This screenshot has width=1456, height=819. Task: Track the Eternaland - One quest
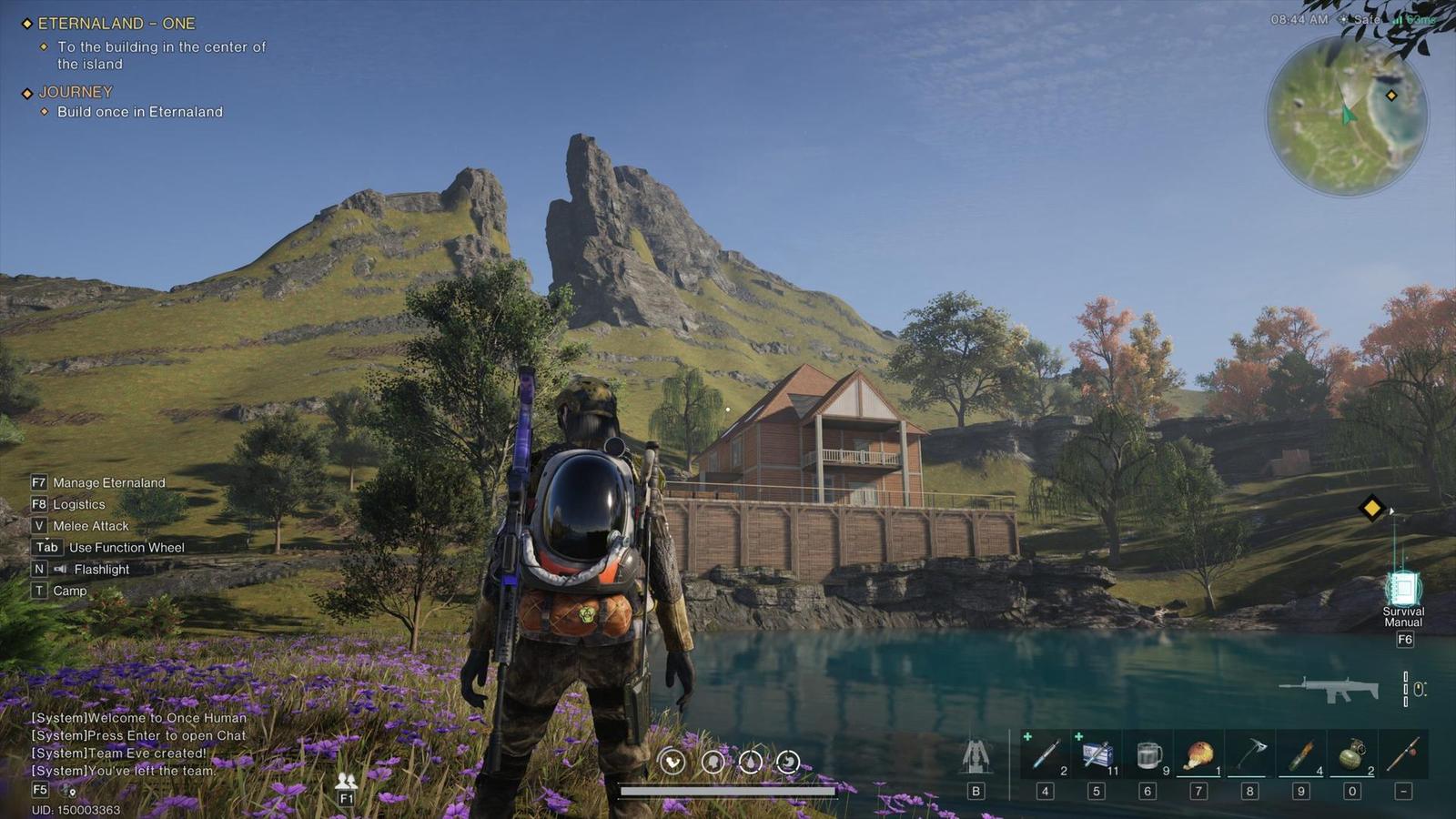pyautogui.click(x=116, y=24)
